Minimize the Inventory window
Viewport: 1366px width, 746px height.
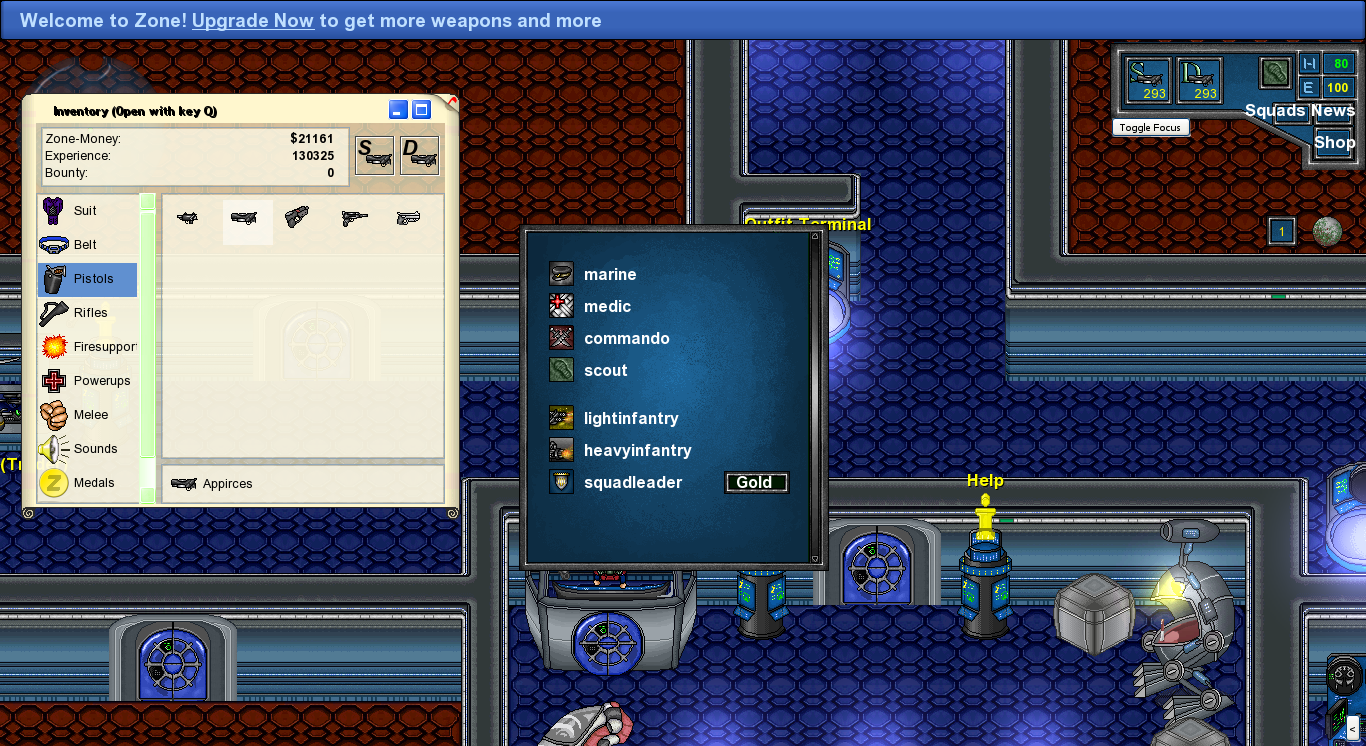click(x=398, y=110)
